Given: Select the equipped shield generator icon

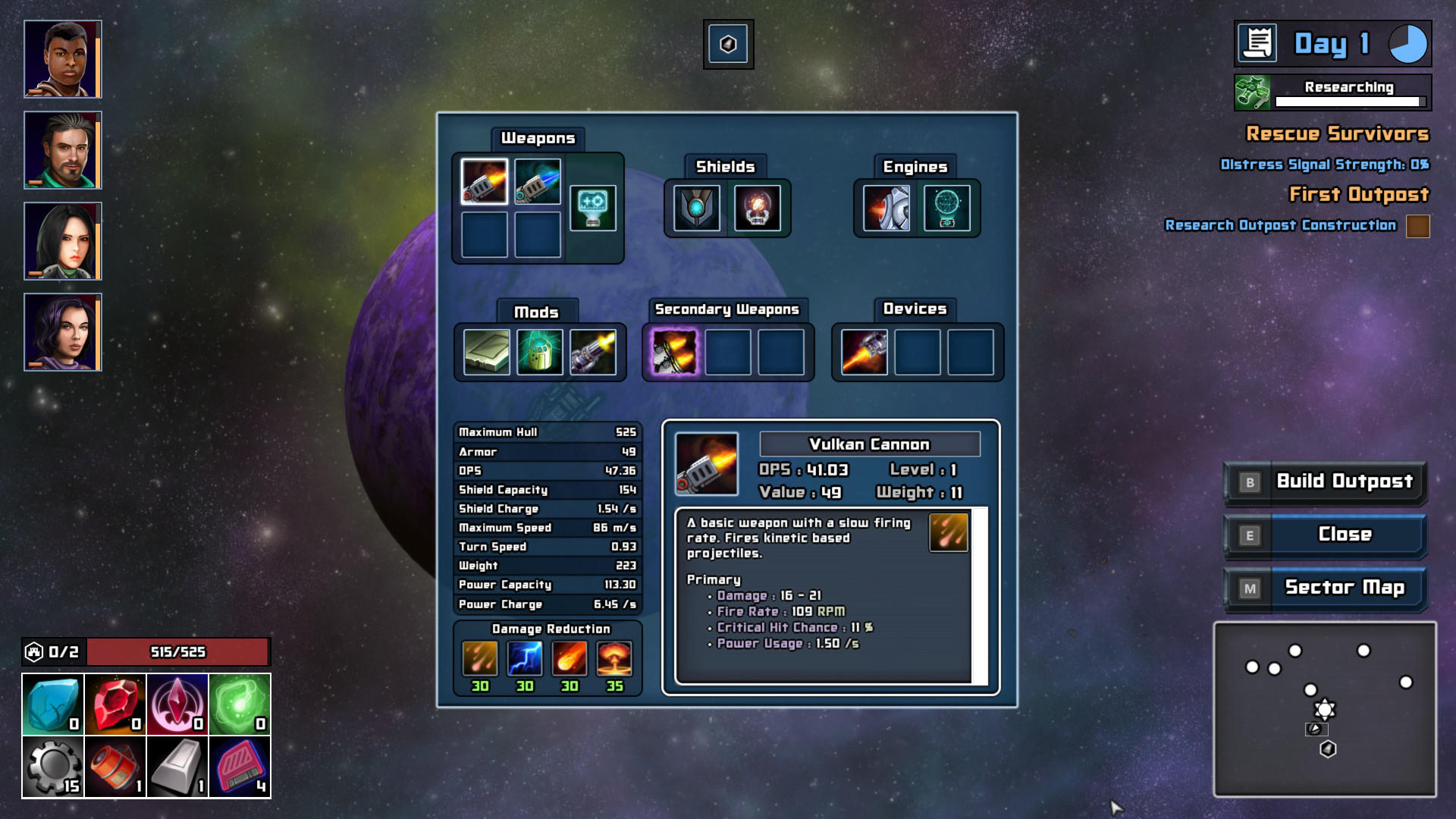Looking at the screenshot, I should 696,209.
